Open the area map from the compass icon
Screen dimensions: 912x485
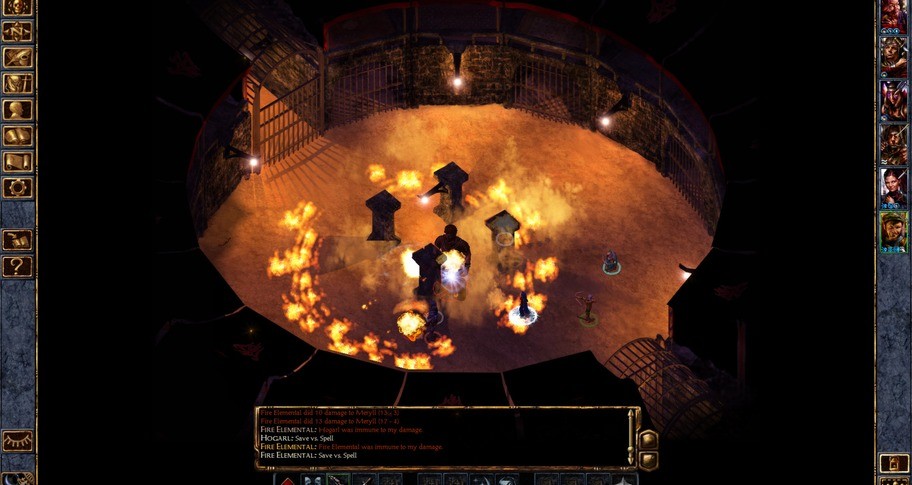pyautogui.click(x=18, y=31)
